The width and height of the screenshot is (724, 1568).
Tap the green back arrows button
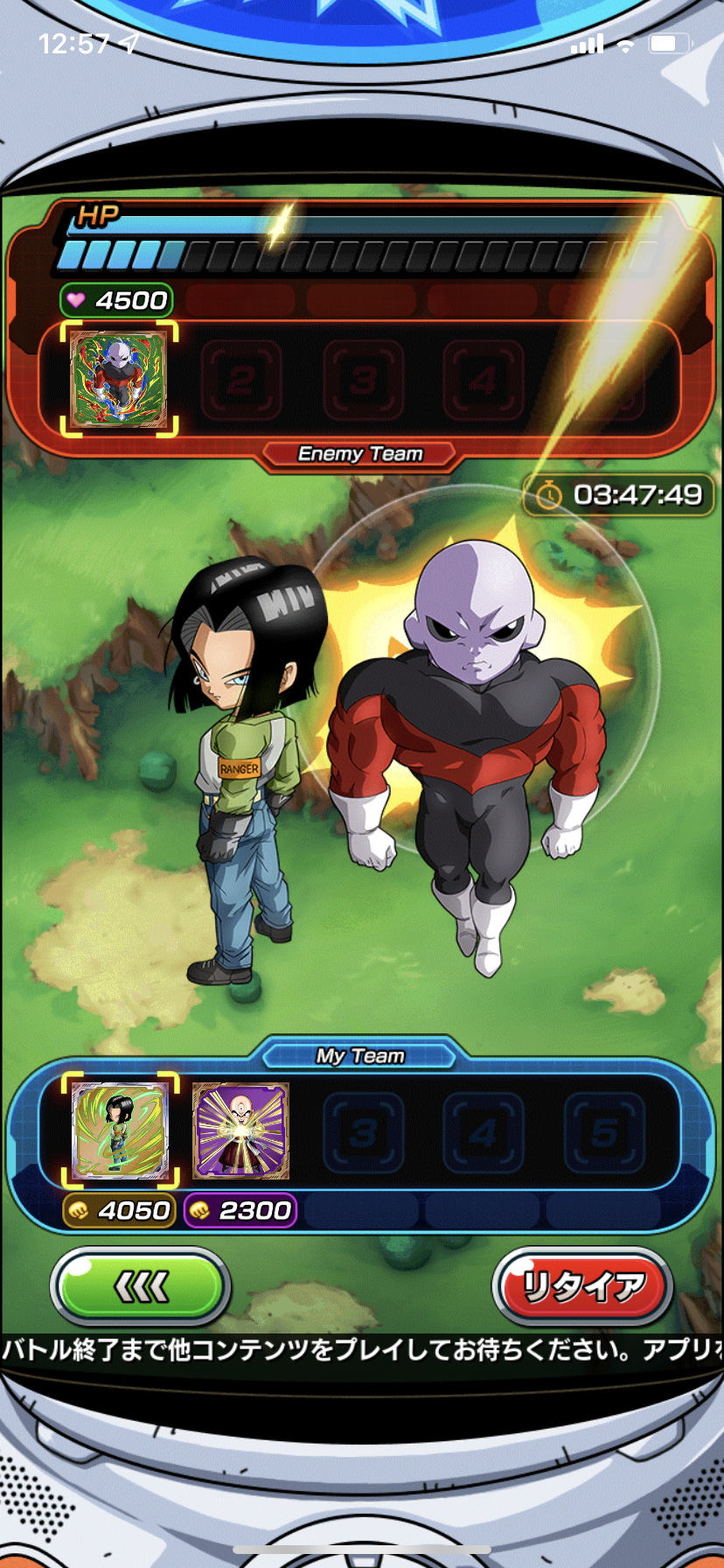point(141,1286)
